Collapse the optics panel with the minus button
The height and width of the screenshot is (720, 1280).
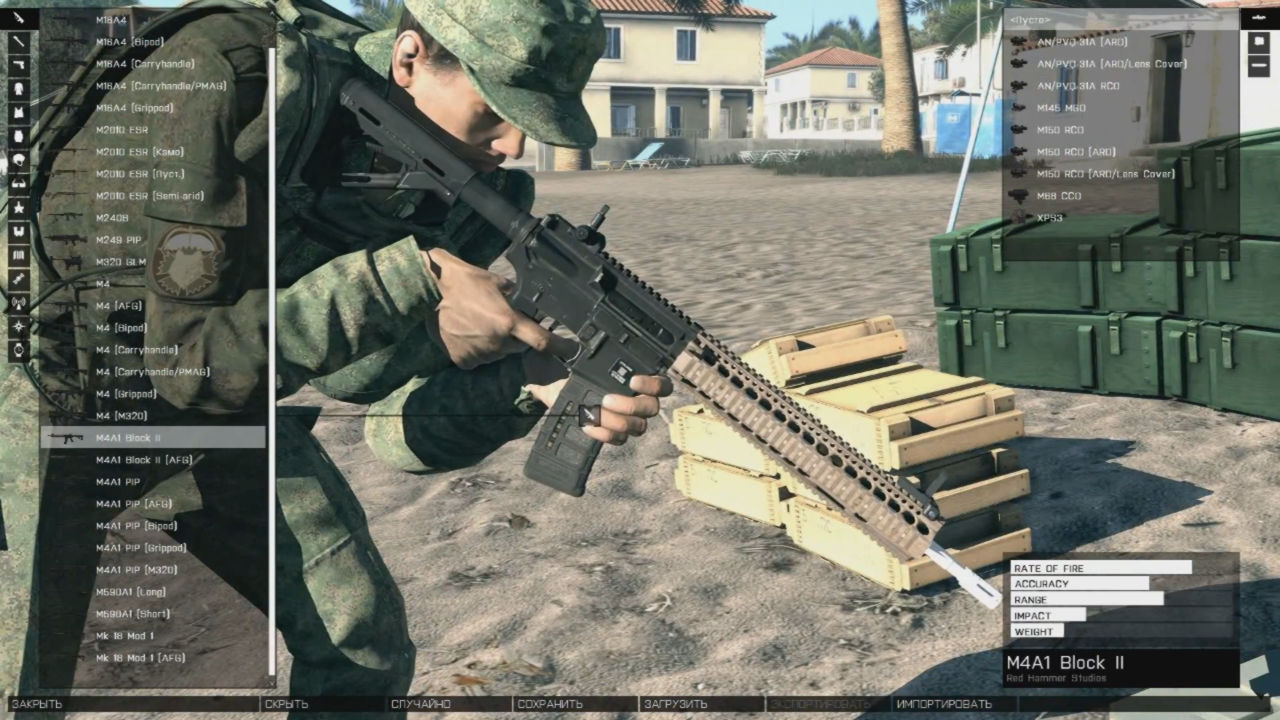point(1258,66)
